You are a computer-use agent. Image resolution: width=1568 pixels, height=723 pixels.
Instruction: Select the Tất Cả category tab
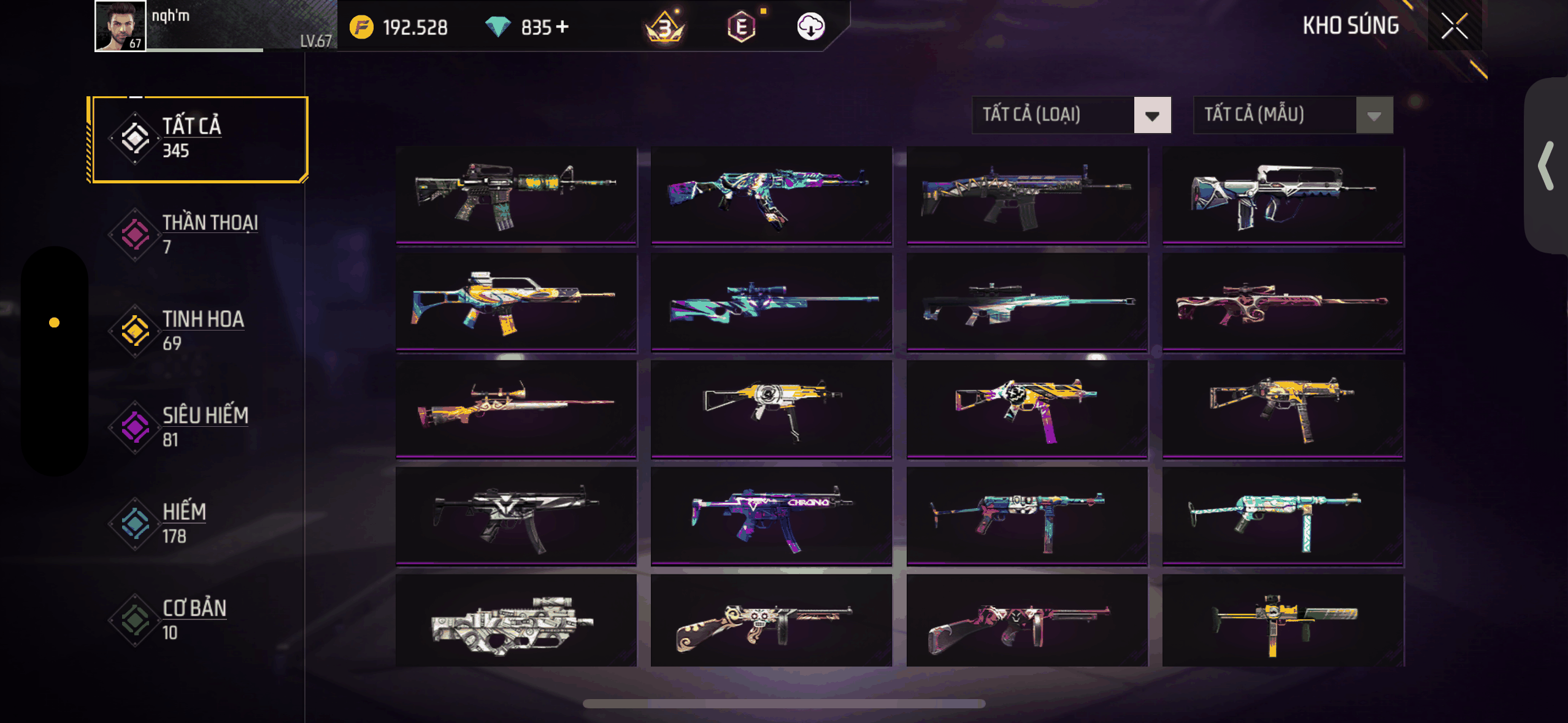click(198, 139)
